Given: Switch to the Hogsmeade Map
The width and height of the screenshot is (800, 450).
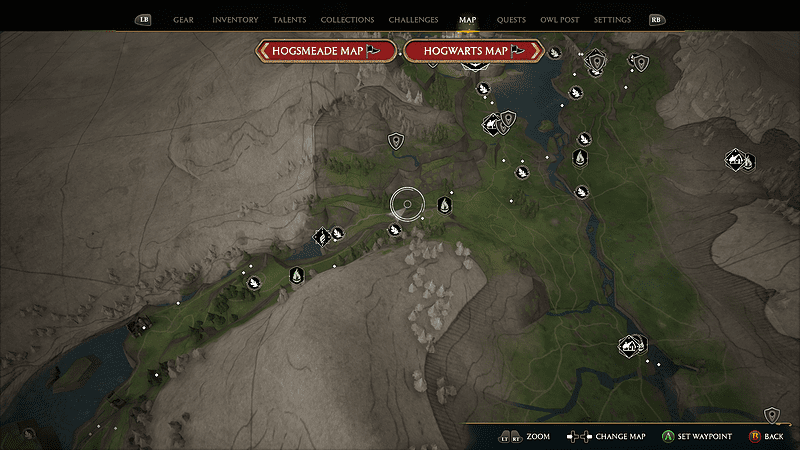Looking at the screenshot, I should click(x=327, y=51).
